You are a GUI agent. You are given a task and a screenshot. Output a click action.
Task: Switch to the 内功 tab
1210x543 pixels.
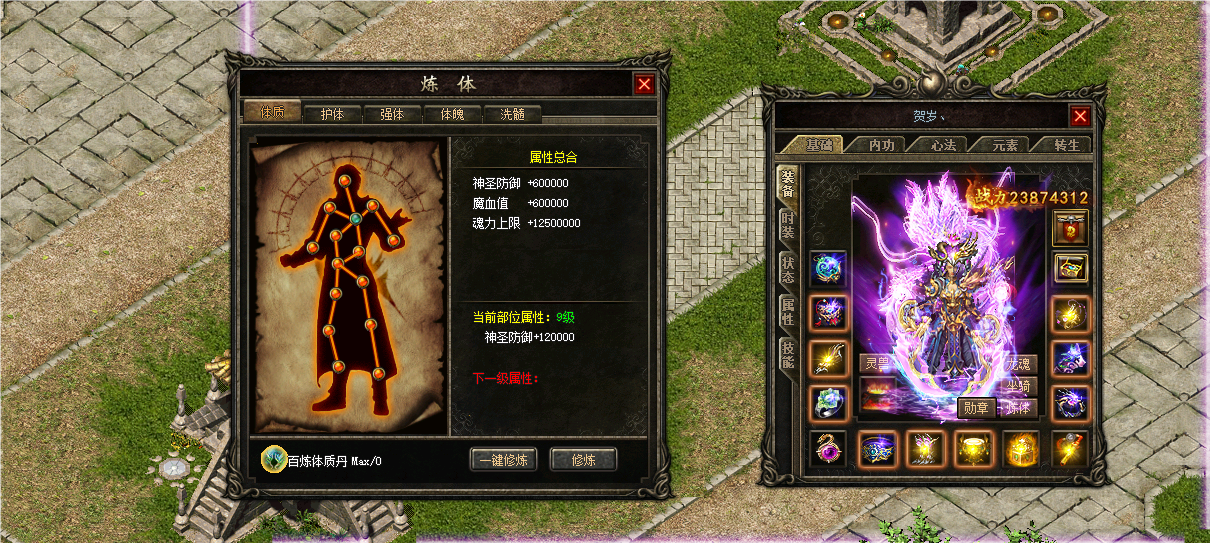click(x=881, y=145)
